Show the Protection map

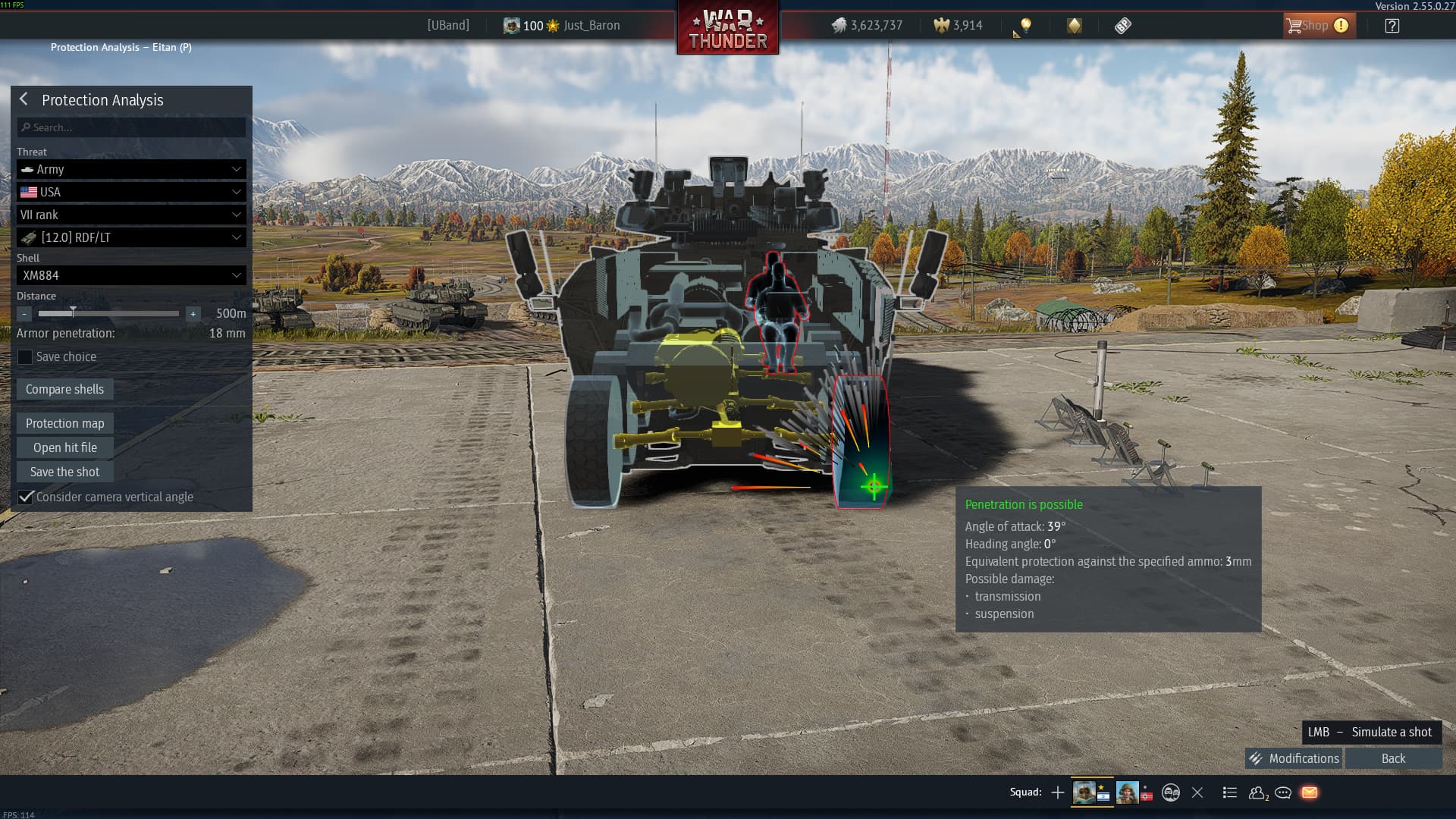64,423
